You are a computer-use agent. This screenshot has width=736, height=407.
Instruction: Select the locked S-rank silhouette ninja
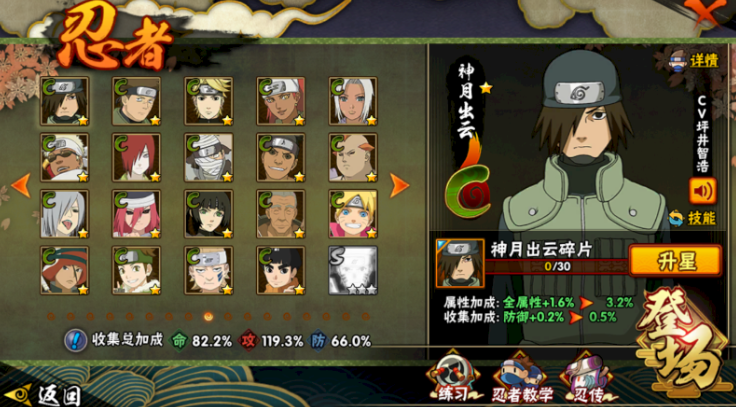click(x=353, y=270)
